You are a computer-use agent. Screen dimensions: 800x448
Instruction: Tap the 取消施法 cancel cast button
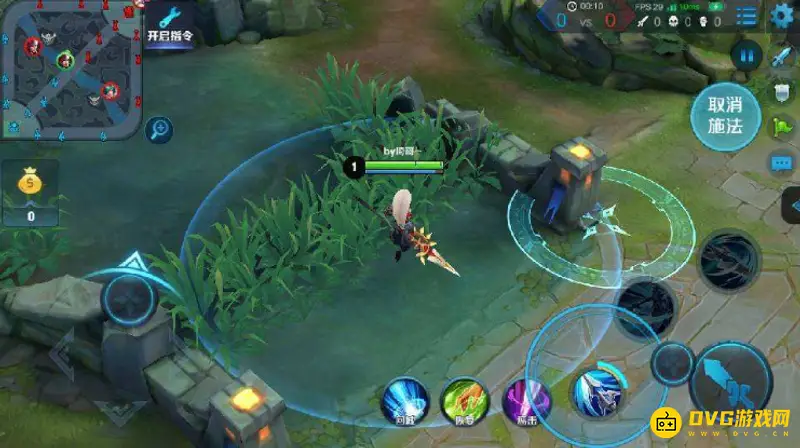tap(726, 116)
